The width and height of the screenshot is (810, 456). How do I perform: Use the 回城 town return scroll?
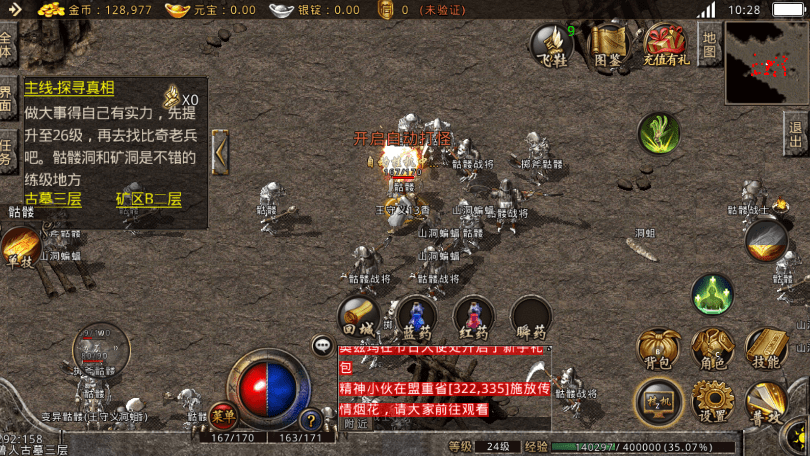[358, 316]
